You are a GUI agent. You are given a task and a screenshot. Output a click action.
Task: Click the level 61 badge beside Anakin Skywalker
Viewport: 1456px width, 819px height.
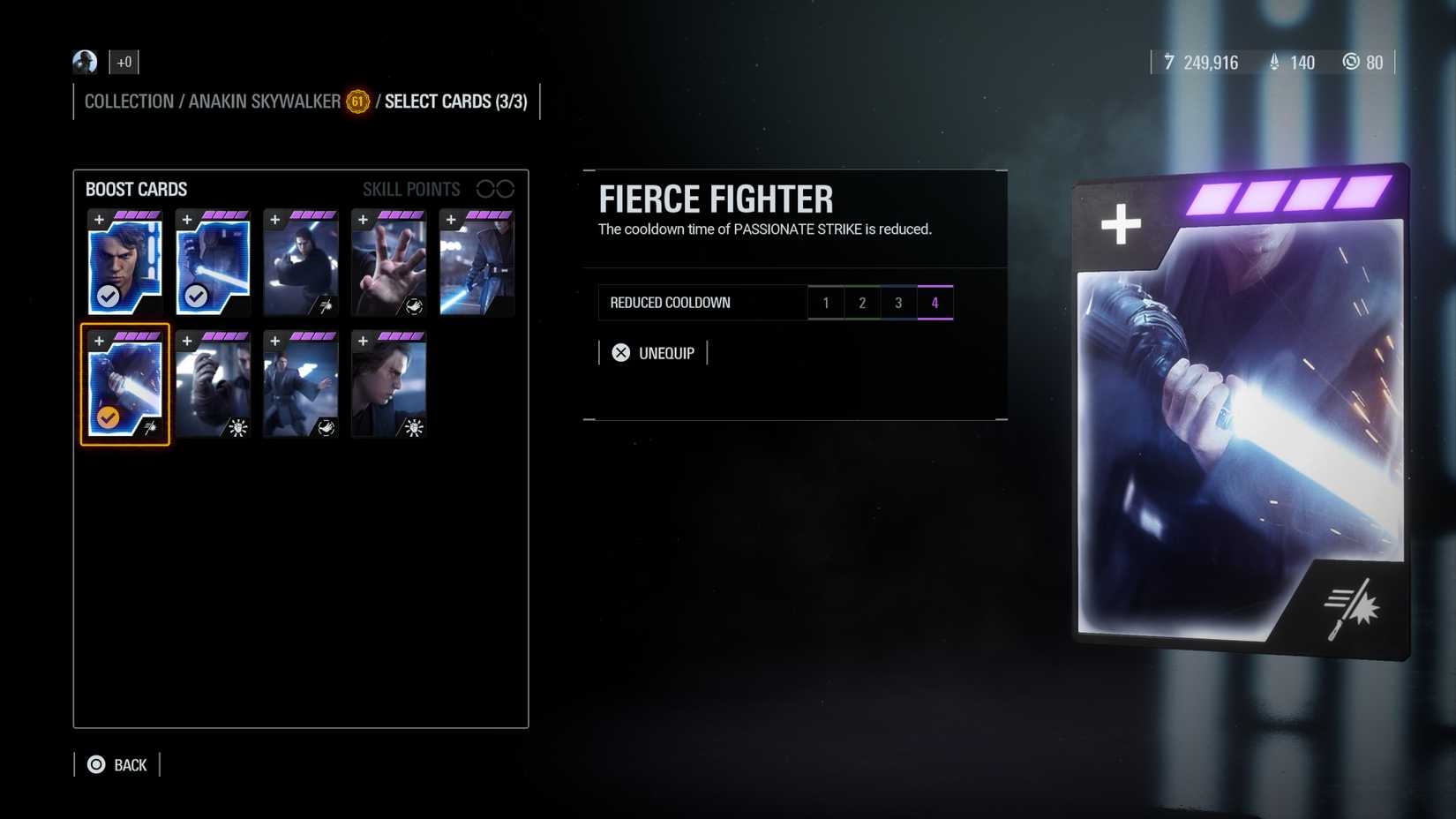tap(356, 101)
